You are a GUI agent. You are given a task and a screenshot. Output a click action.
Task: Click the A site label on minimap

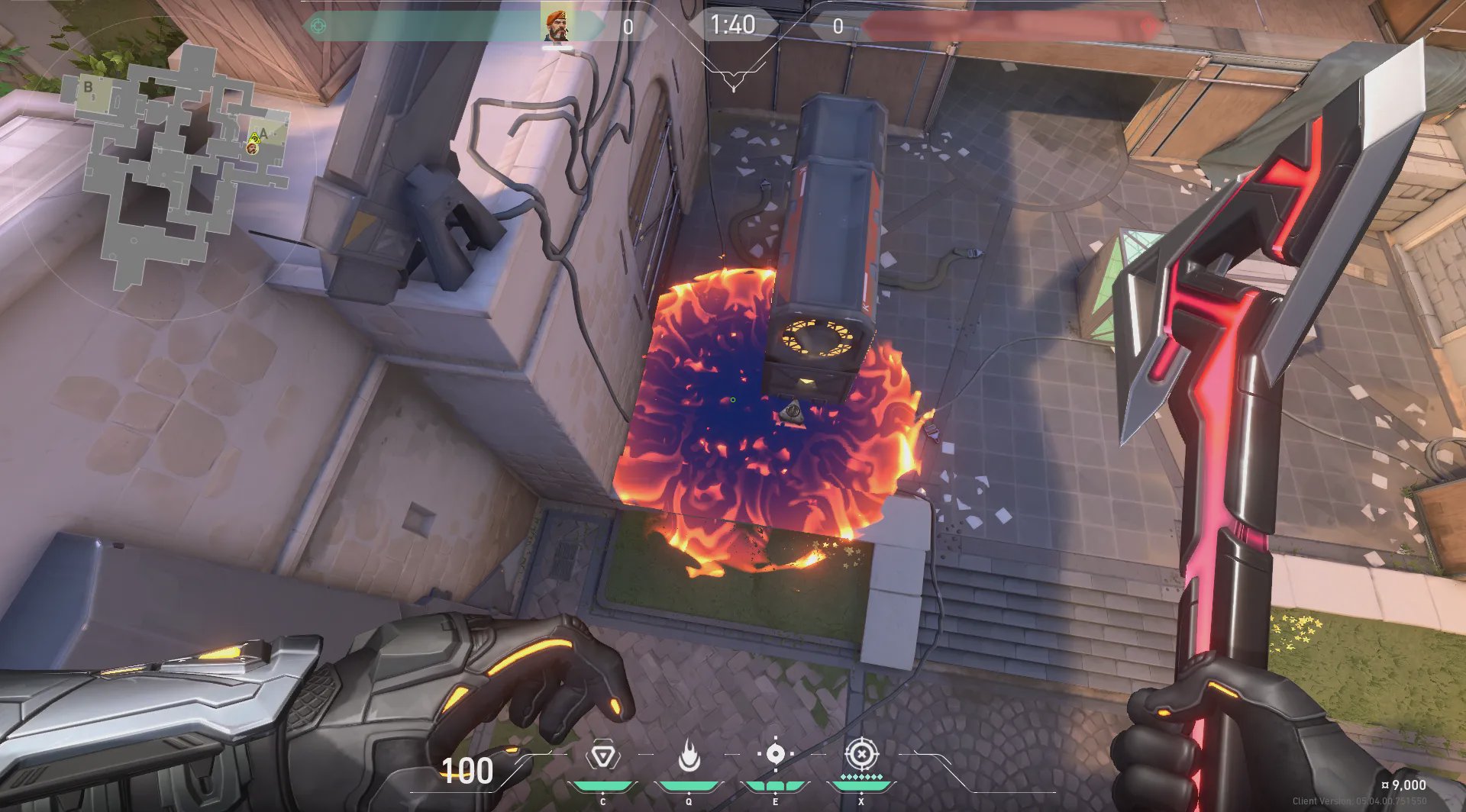264,134
